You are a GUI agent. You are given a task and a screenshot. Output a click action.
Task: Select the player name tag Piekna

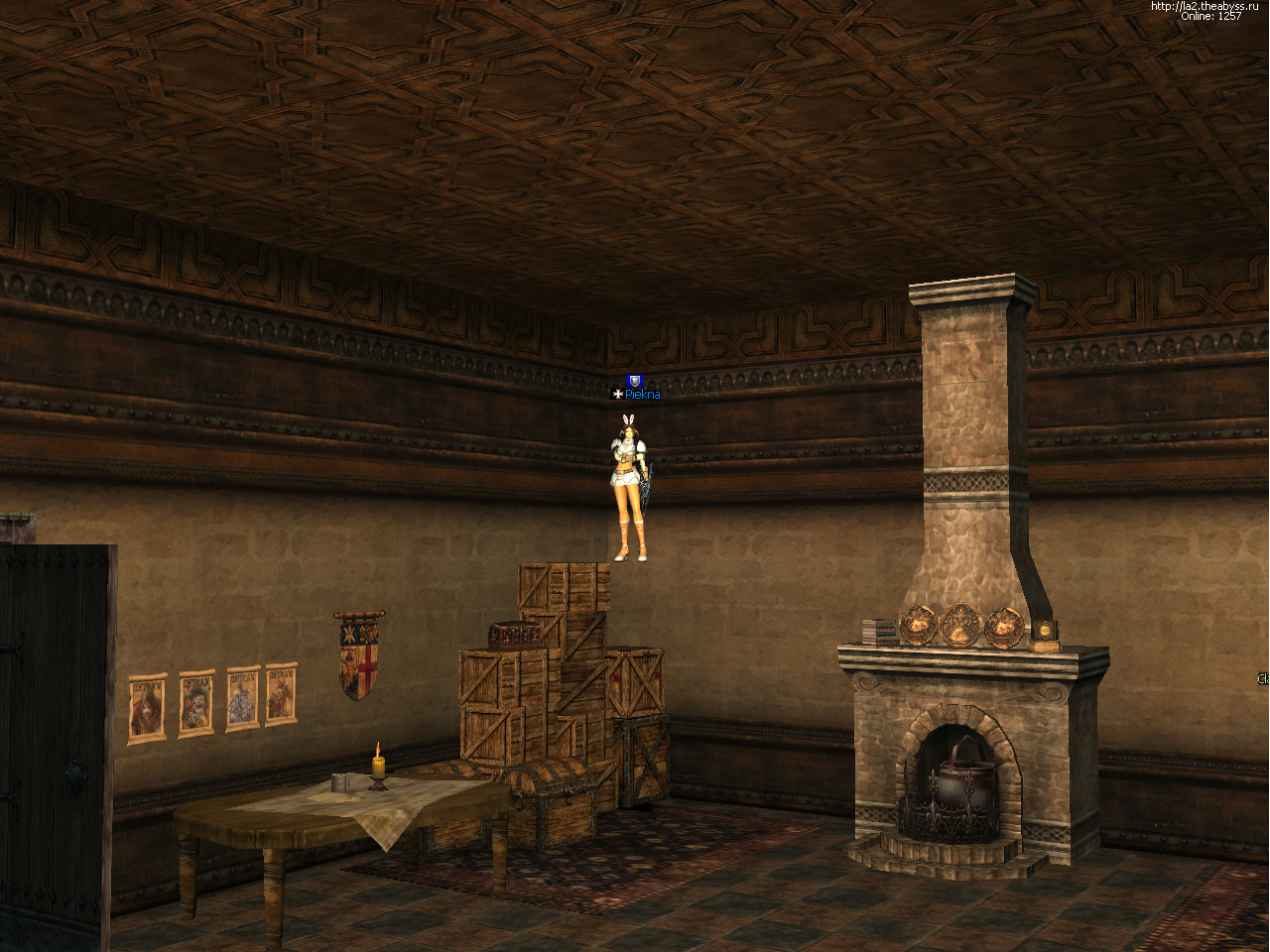coord(641,395)
